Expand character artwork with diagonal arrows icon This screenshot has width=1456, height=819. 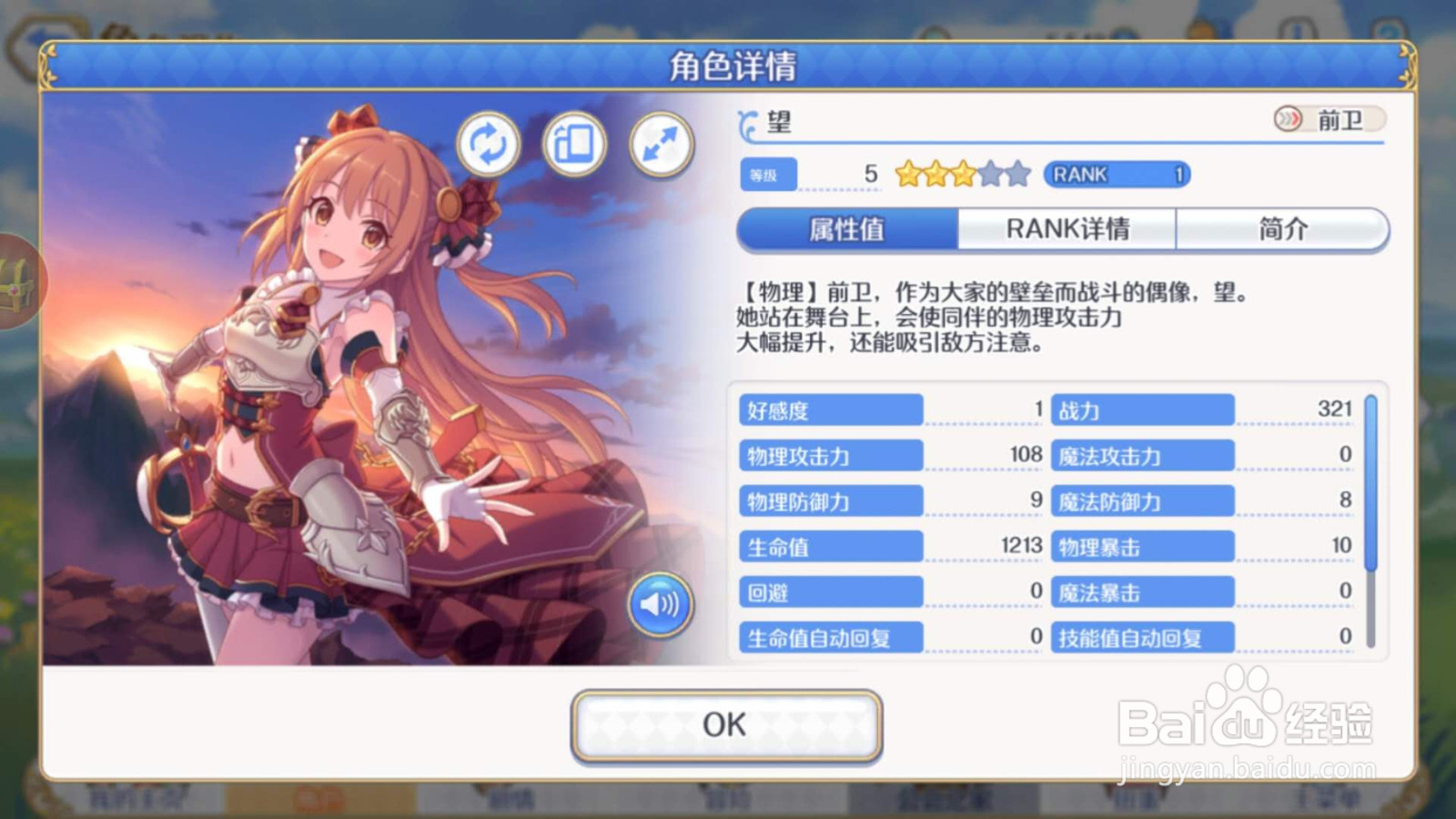pos(662,144)
